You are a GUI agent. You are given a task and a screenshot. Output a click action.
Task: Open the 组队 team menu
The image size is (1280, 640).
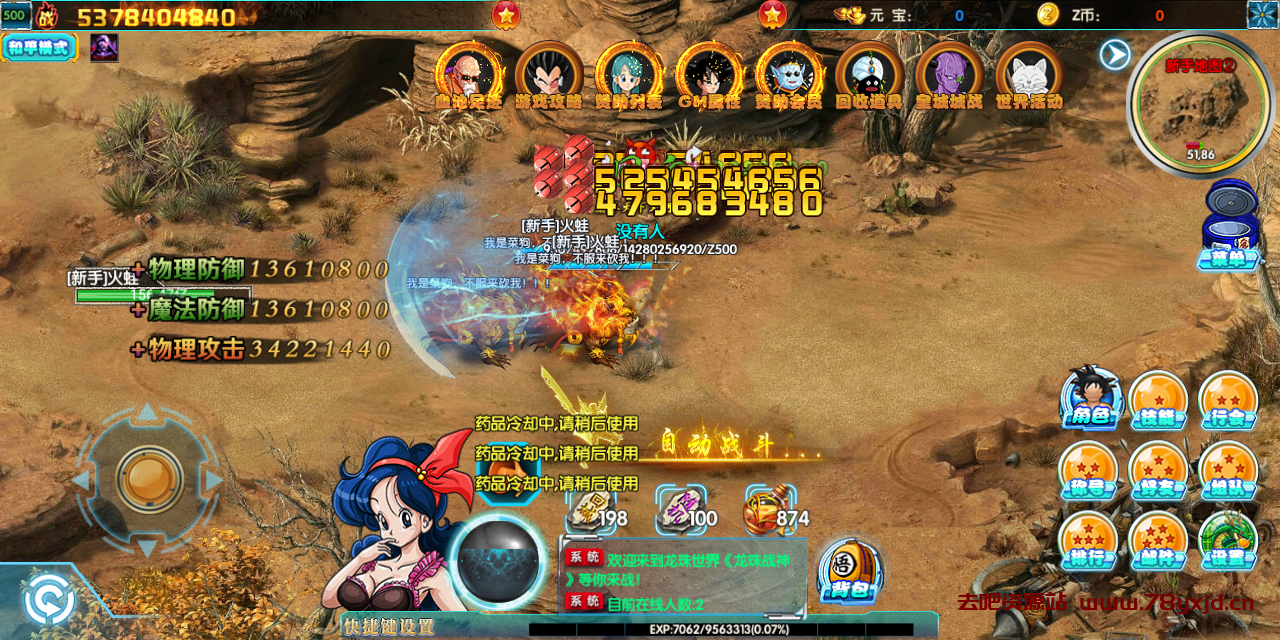[x=1227, y=469]
